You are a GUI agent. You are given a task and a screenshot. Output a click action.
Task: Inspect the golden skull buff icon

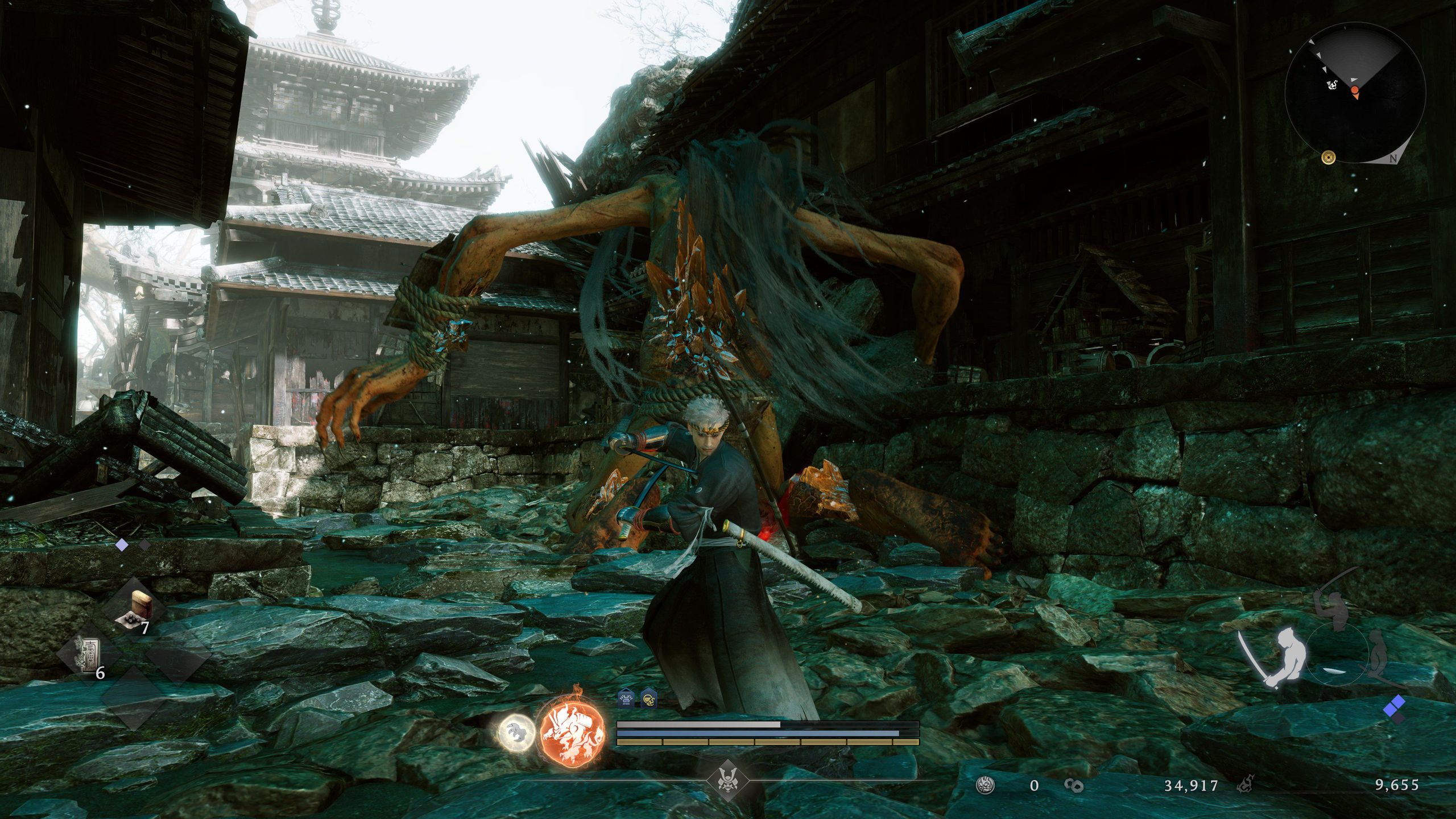[x=648, y=699]
